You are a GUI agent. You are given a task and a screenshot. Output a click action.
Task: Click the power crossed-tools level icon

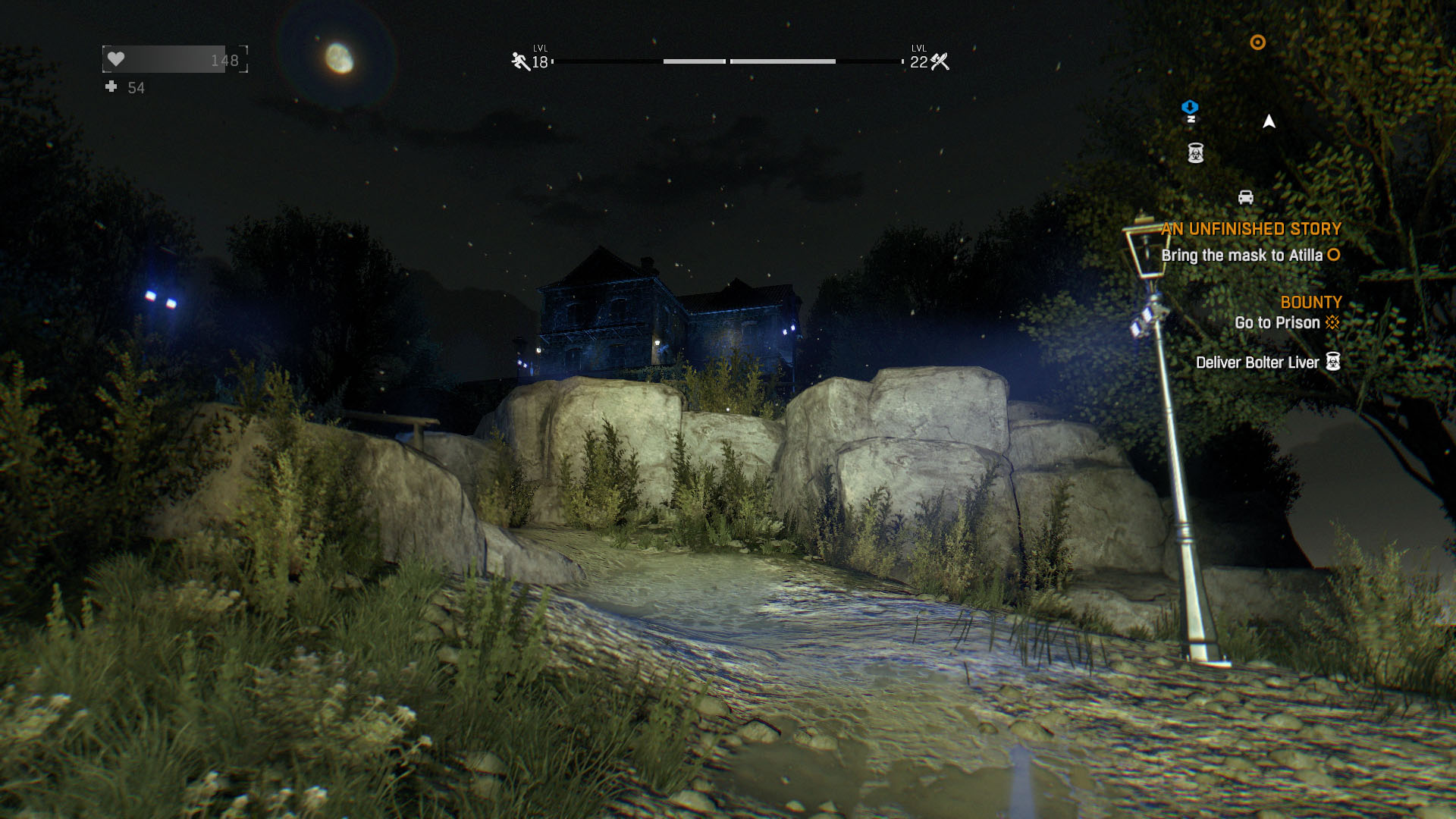click(940, 61)
